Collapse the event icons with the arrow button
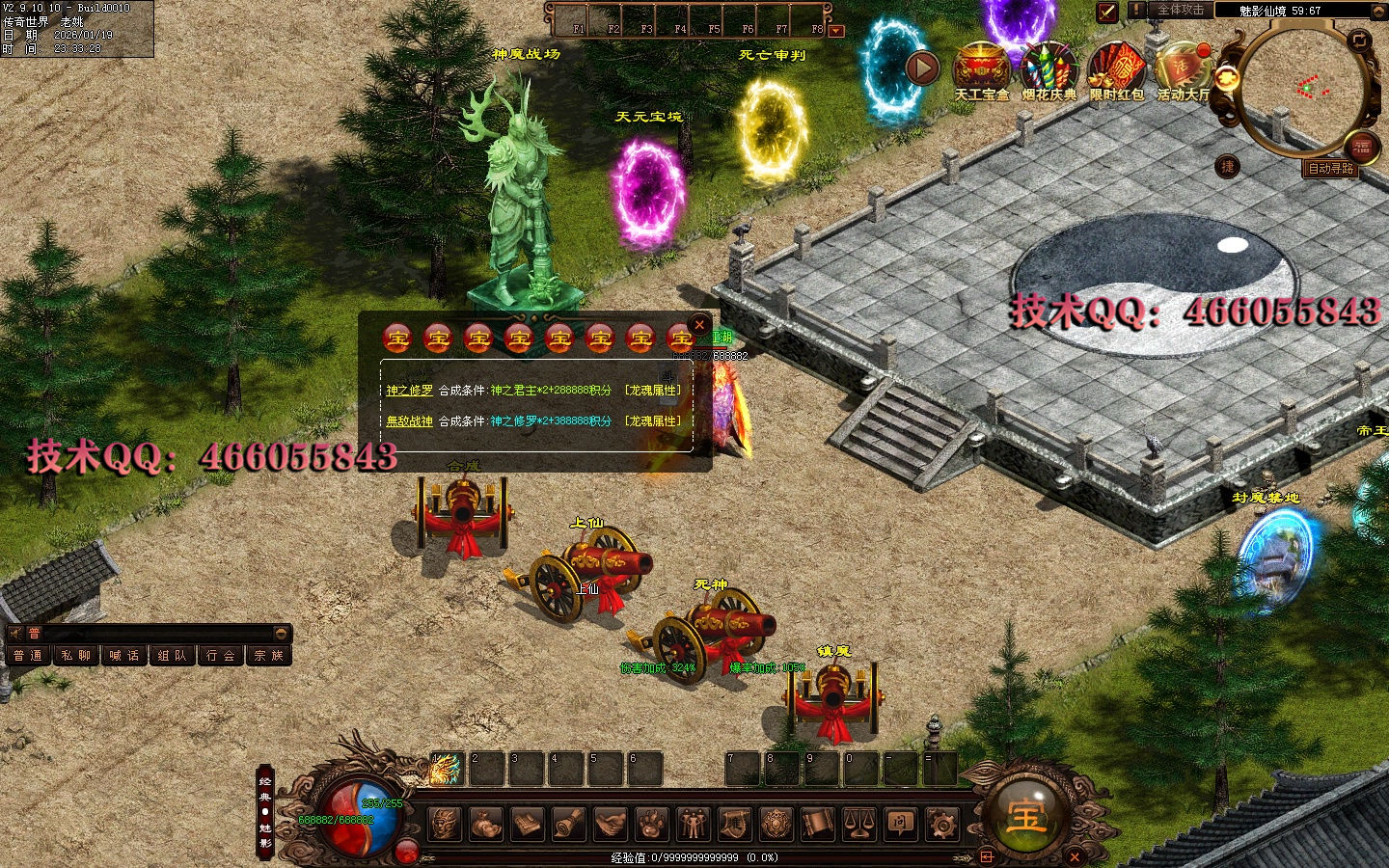This screenshot has width=1389, height=868. pyautogui.click(x=922, y=68)
